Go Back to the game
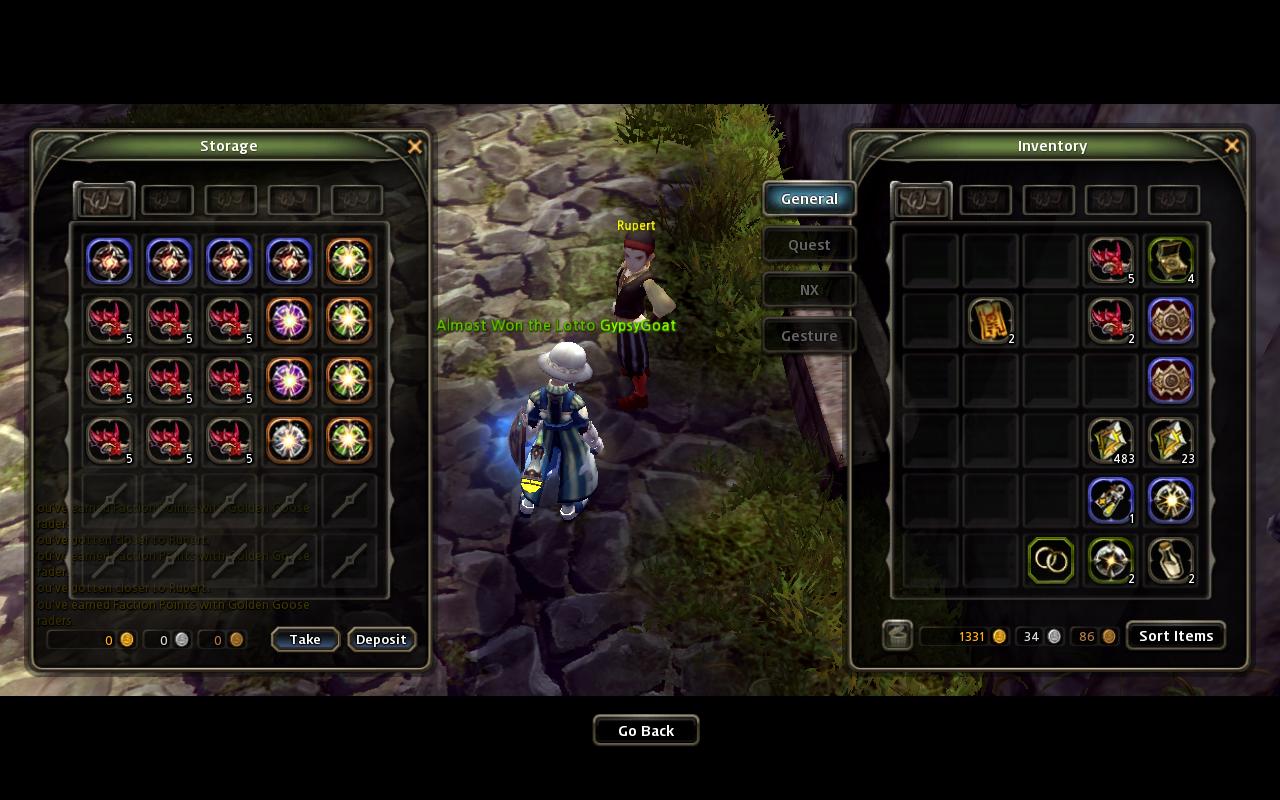1280x800 pixels. [x=646, y=731]
